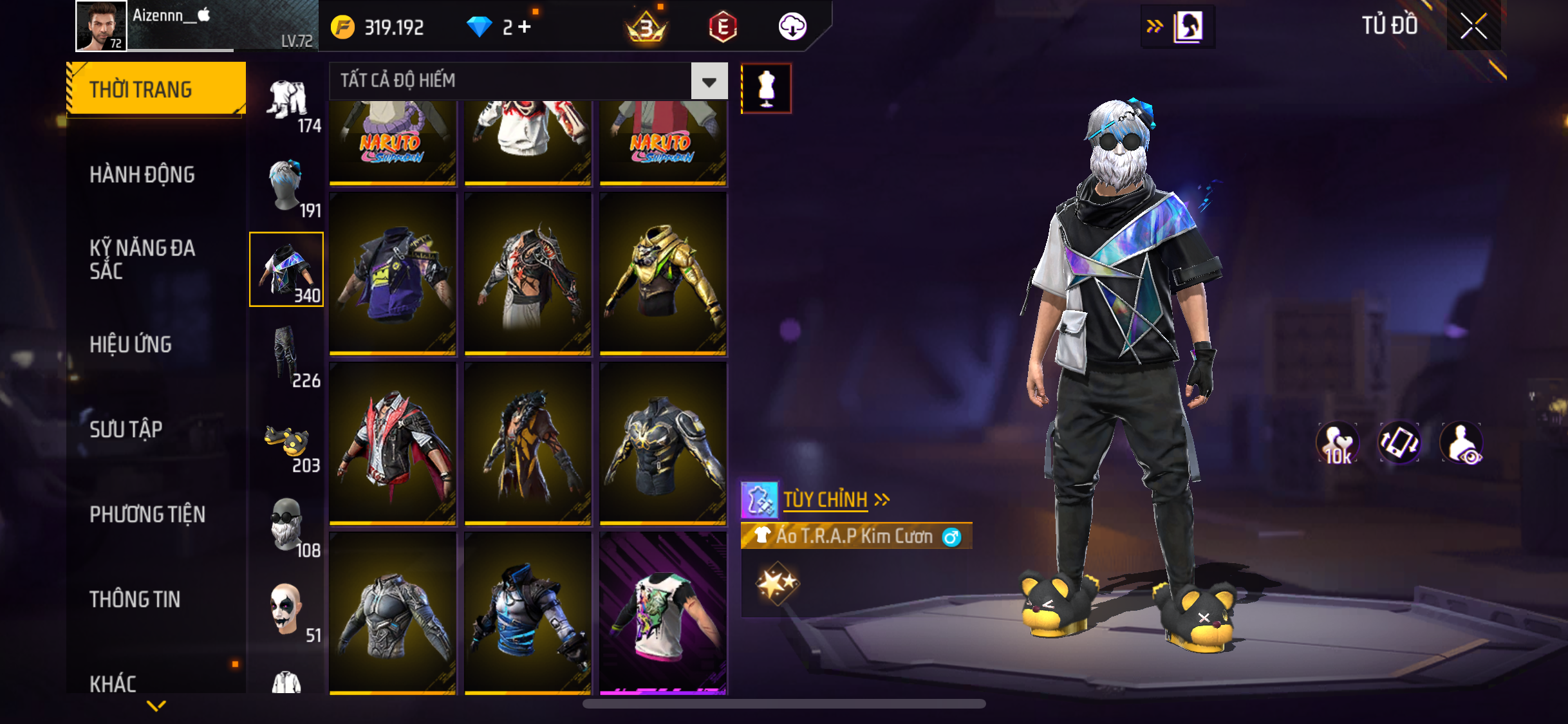This screenshot has width=1568, height=724.
Task: Click the mannequin outfit preview button
Action: click(x=766, y=89)
